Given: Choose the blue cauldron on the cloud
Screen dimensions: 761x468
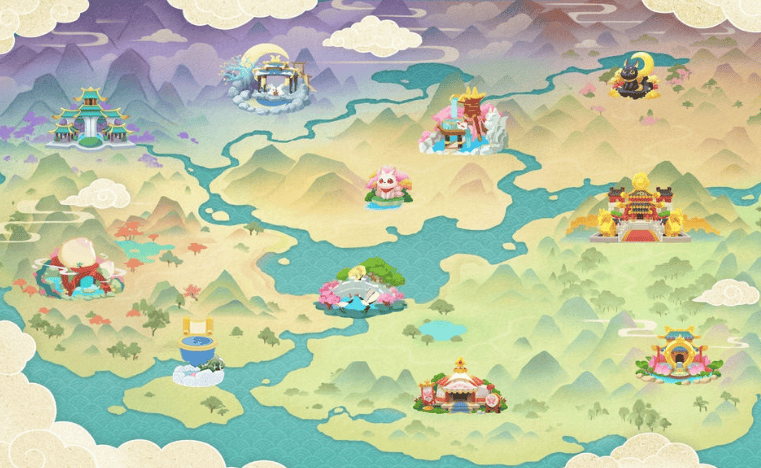Looking at the screenshot, I should tap(199, 353).
